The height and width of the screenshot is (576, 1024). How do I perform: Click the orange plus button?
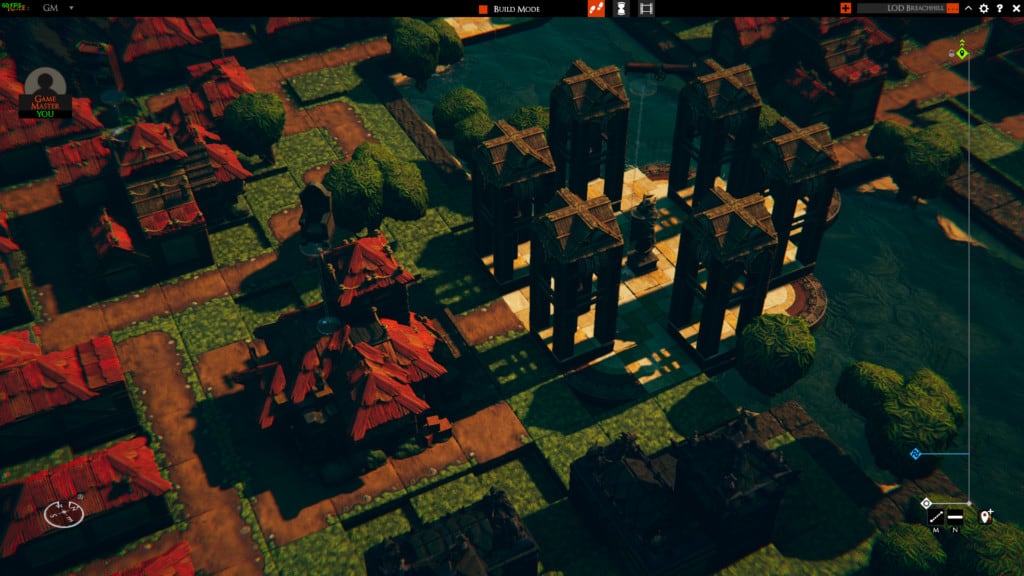(846, 9)
